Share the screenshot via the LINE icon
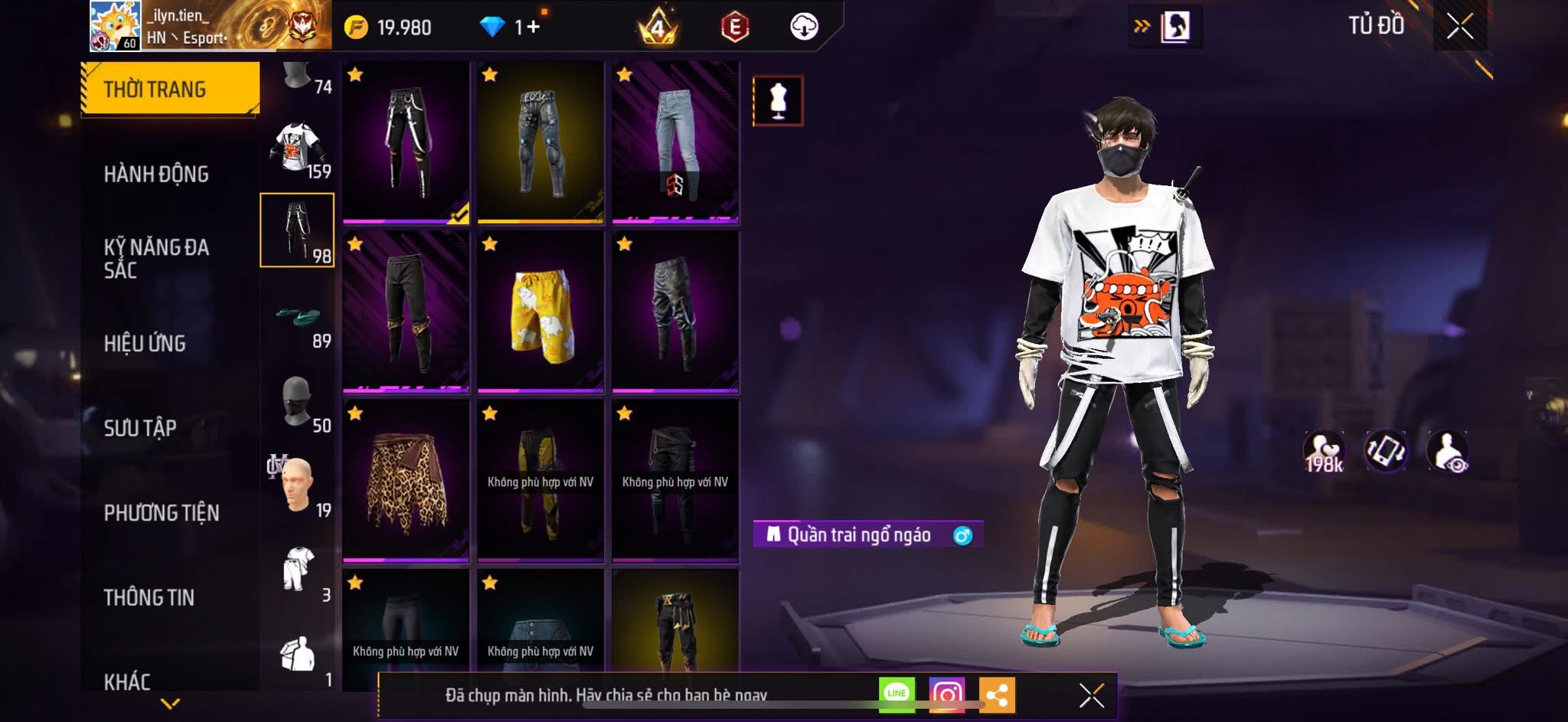 click(x=897, y=693)
